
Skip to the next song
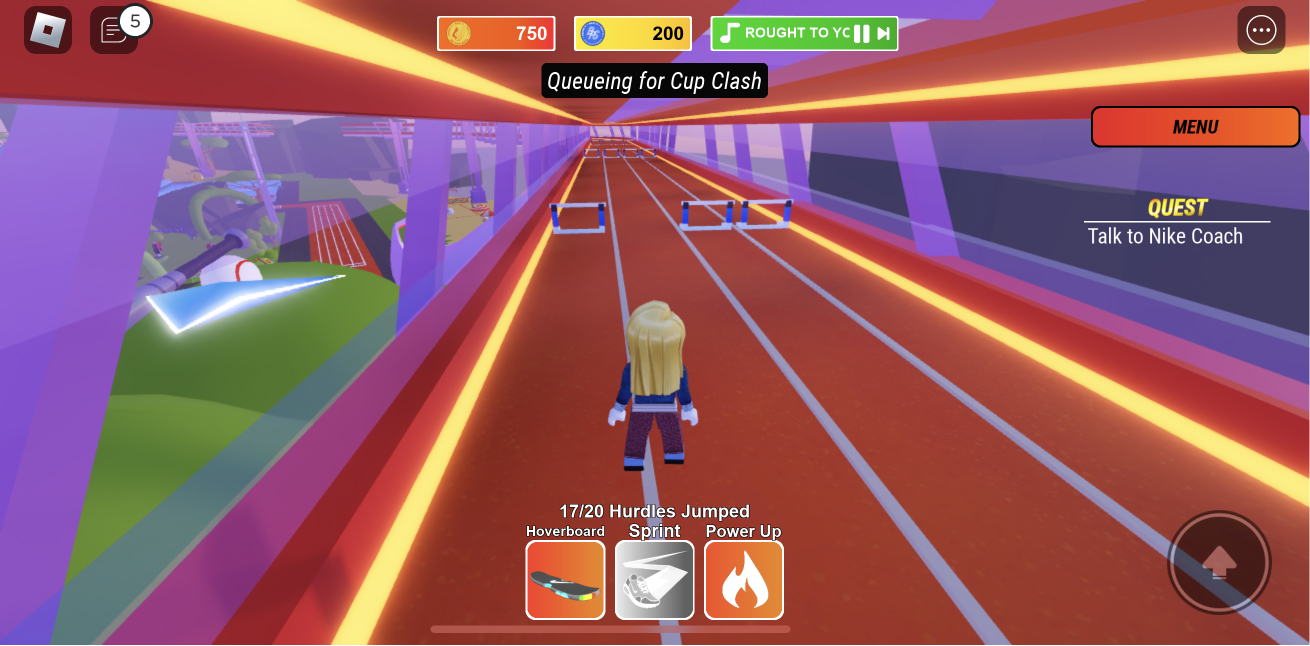pos(884,33)
